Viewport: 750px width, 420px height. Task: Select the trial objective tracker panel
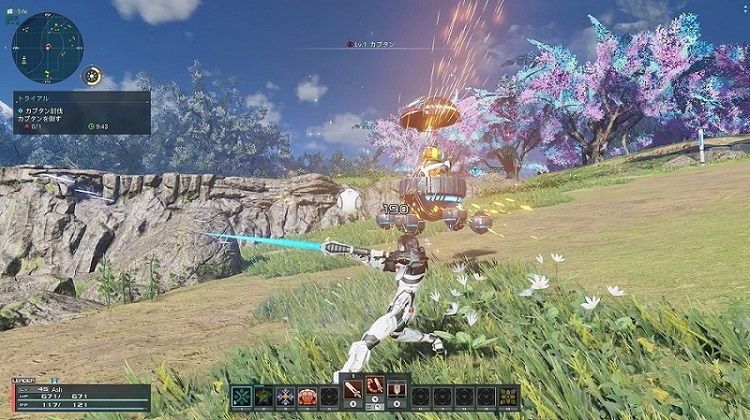tap(82, 112)
